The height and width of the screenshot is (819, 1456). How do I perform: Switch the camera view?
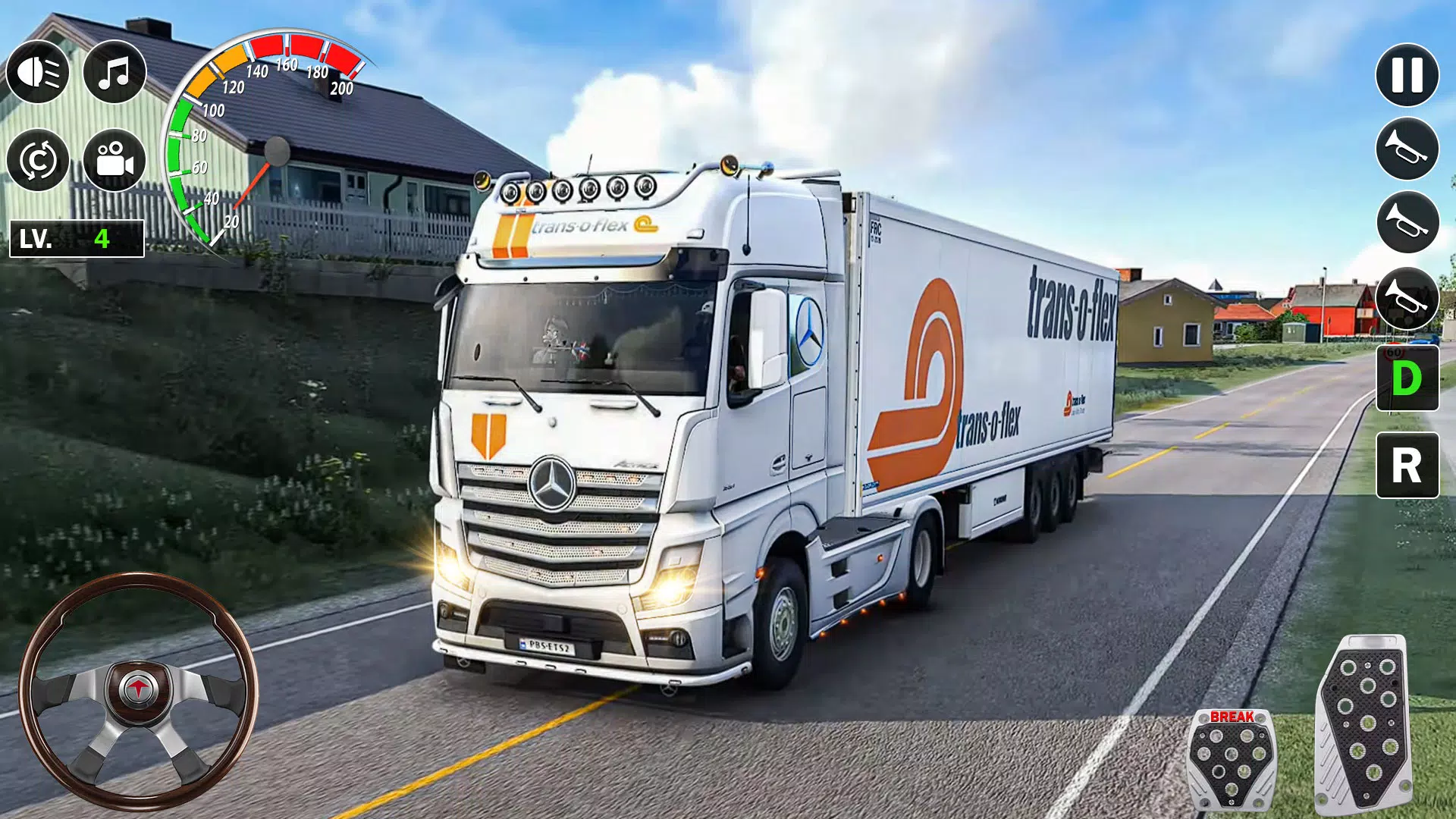click(x=114, y=161)
